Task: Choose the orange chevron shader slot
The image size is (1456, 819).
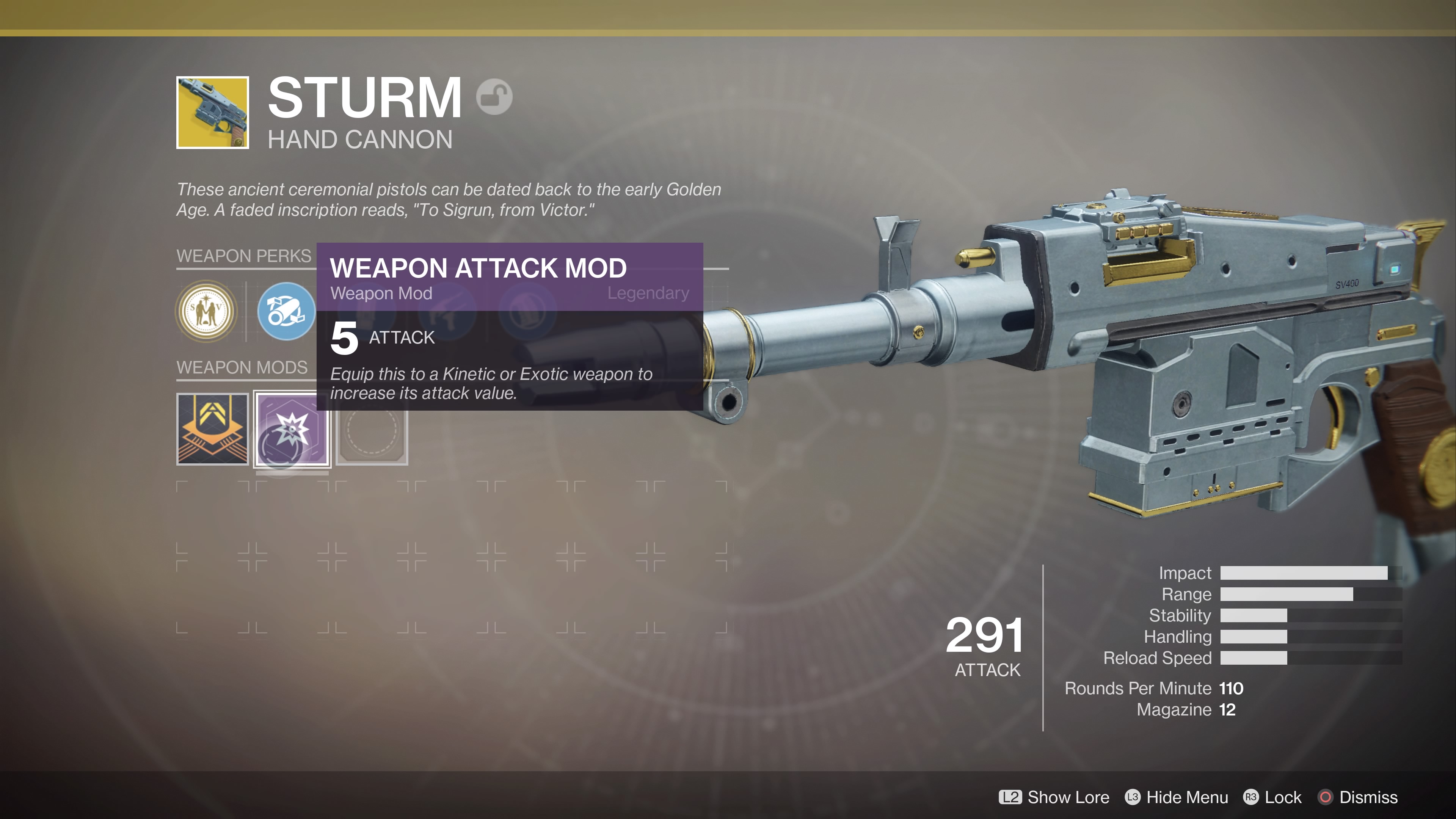Action: pyautogui.click(x=212, y=429)
